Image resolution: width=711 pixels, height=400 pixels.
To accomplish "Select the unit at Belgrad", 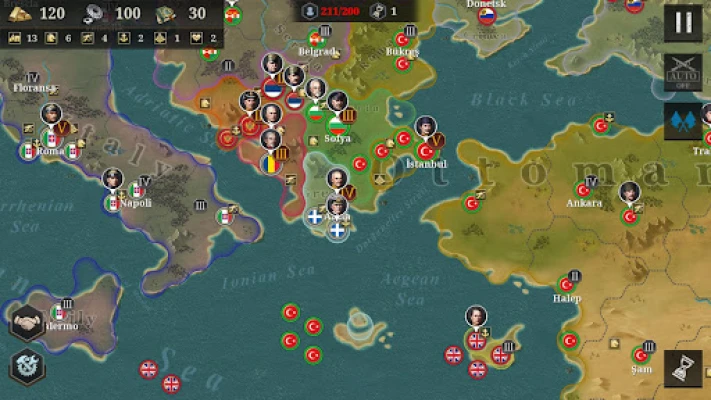I will 314,40.
